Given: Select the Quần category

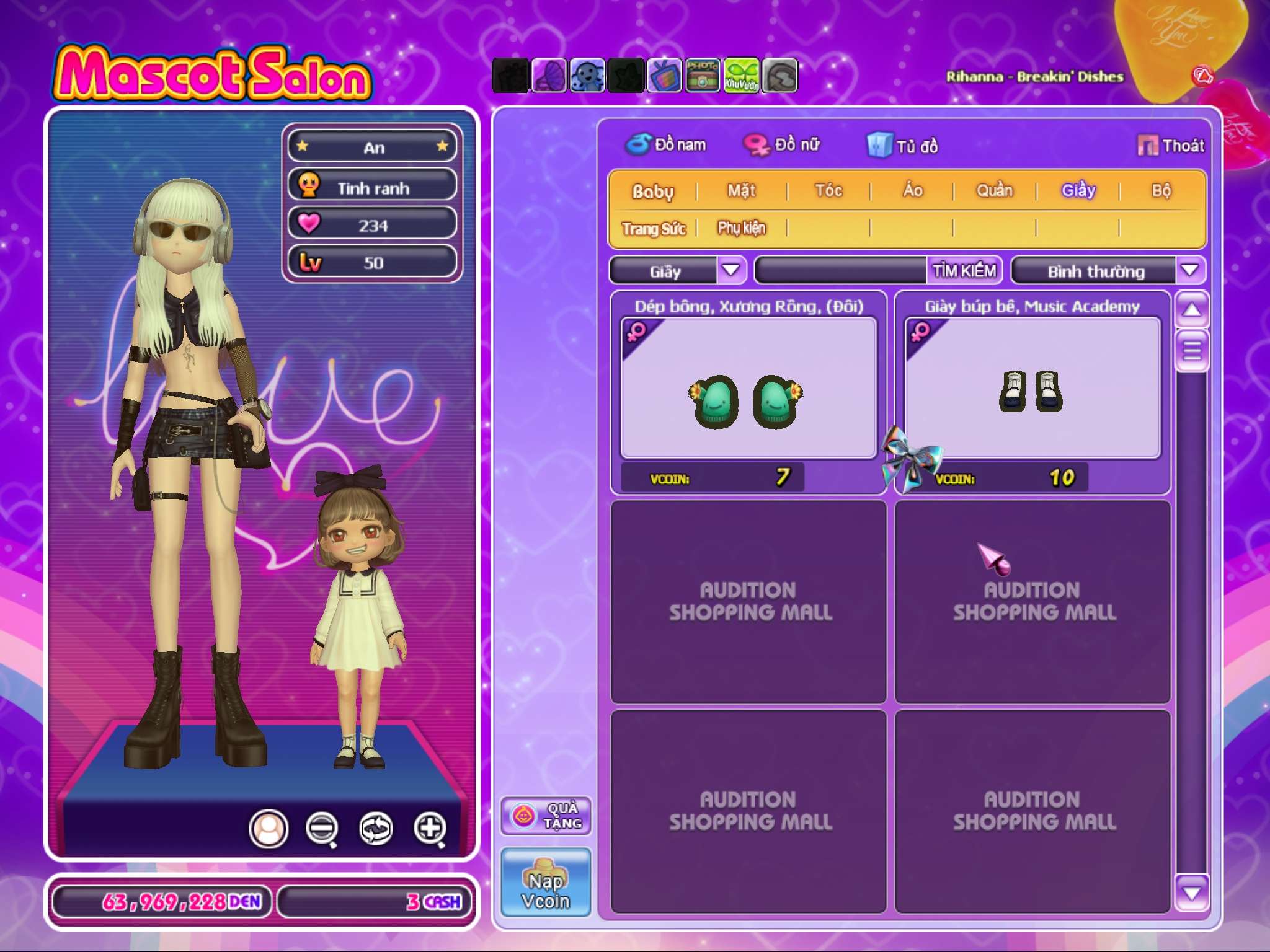Looking at the screenshot, I should [995, 190].
